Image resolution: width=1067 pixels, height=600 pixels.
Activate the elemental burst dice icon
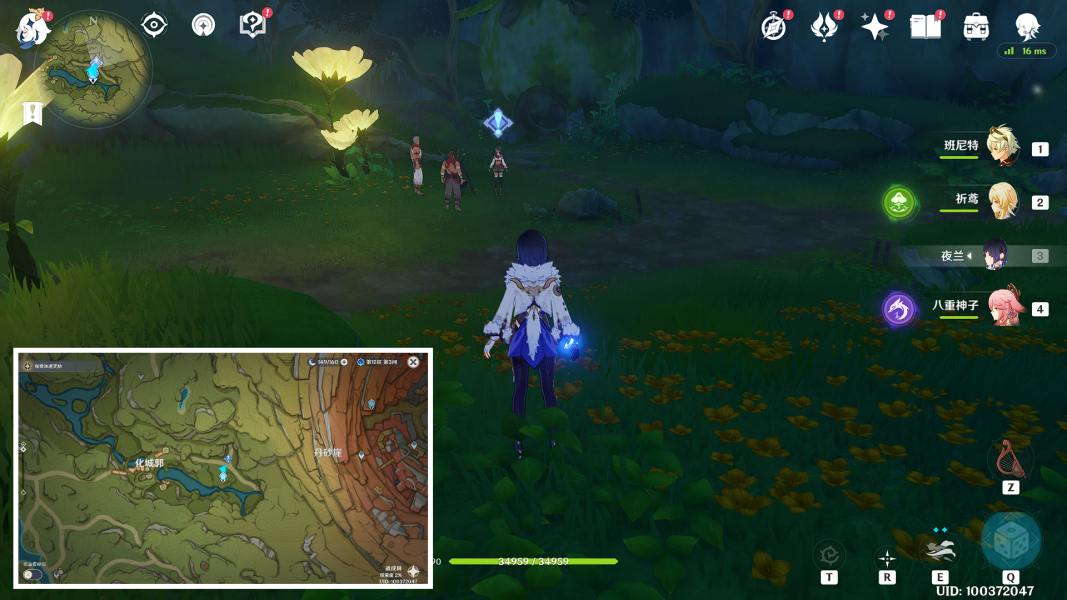coord(1010,541)
